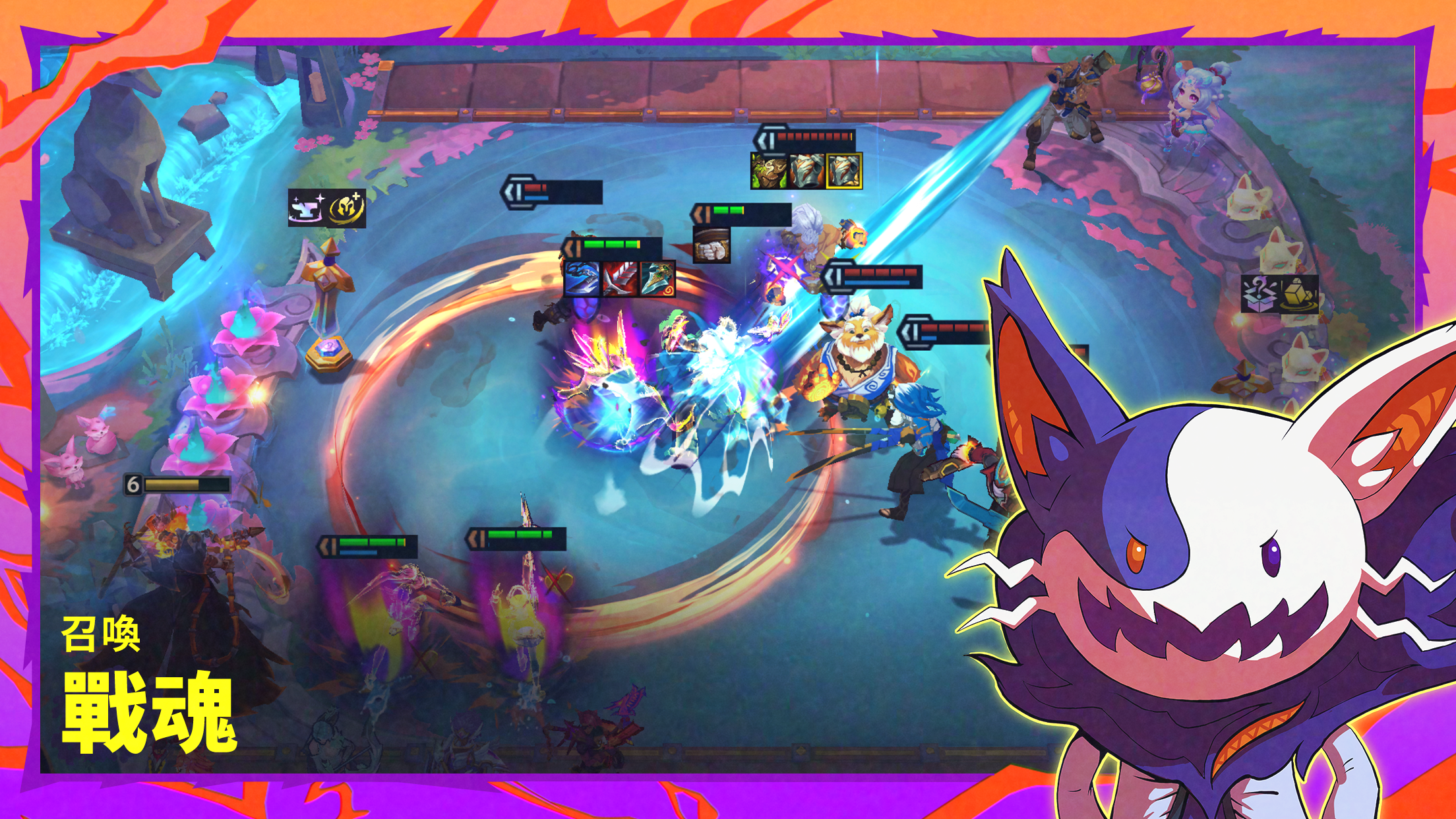Inspect the golden helmet augment icon
1456x819 pixels.
(347, 208)
